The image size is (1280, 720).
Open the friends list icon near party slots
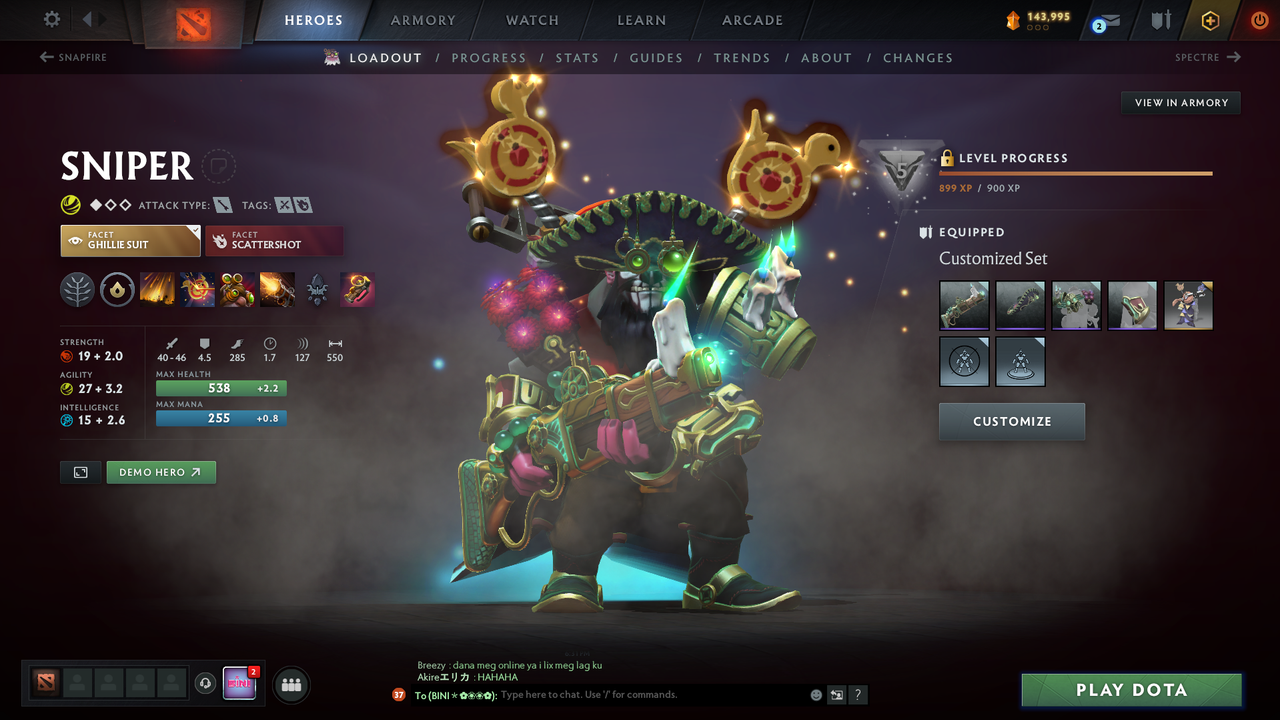click(x=290, y=684)
